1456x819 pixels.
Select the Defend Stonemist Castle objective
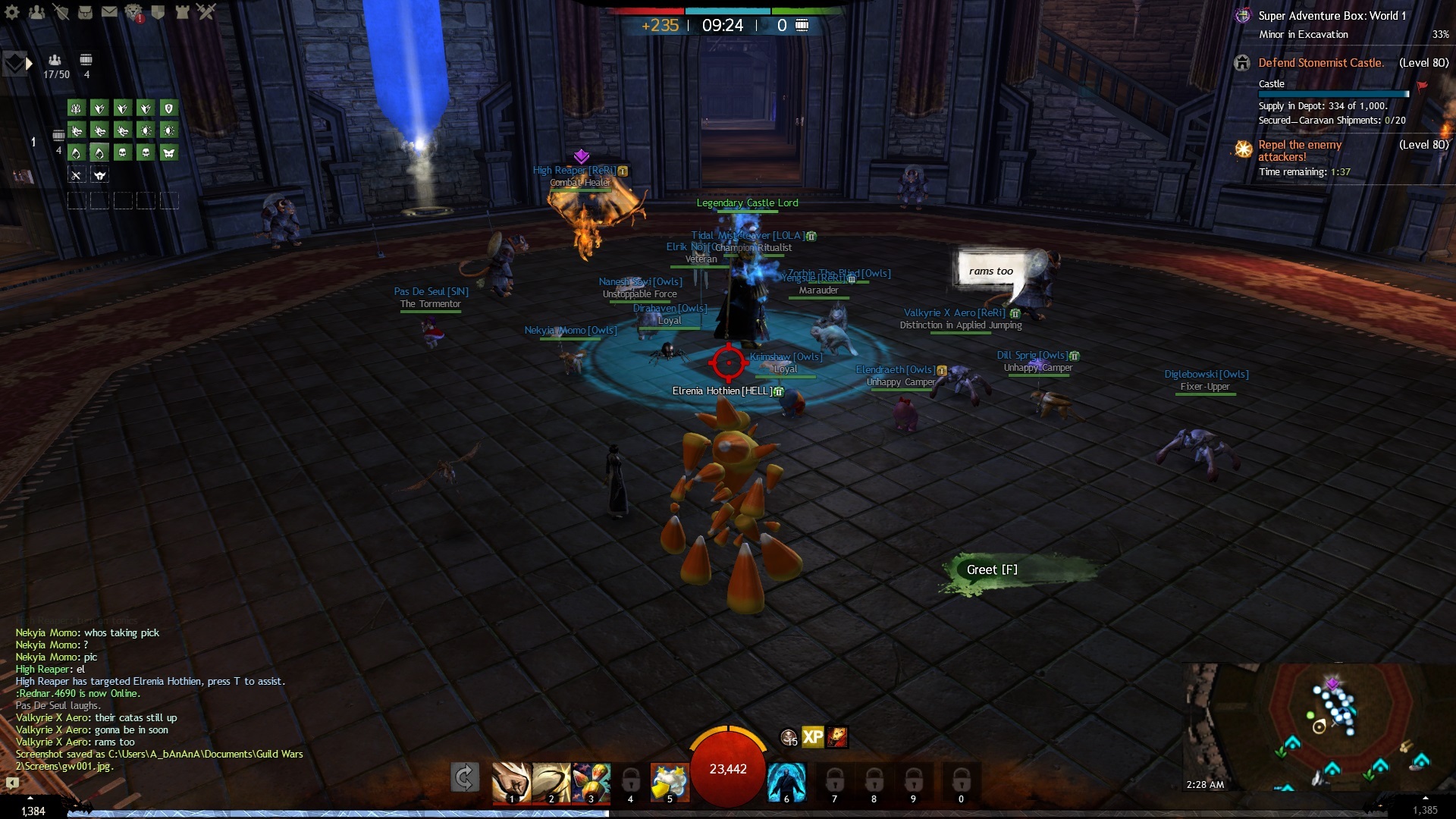pos(1321,63)
